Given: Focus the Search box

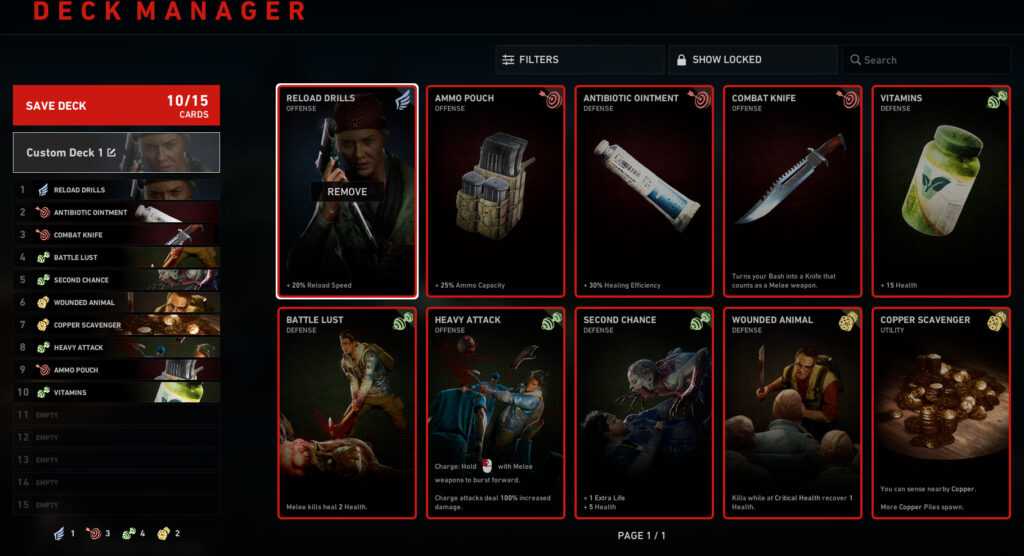Looking at the screenshot, I should coord(925,60).
